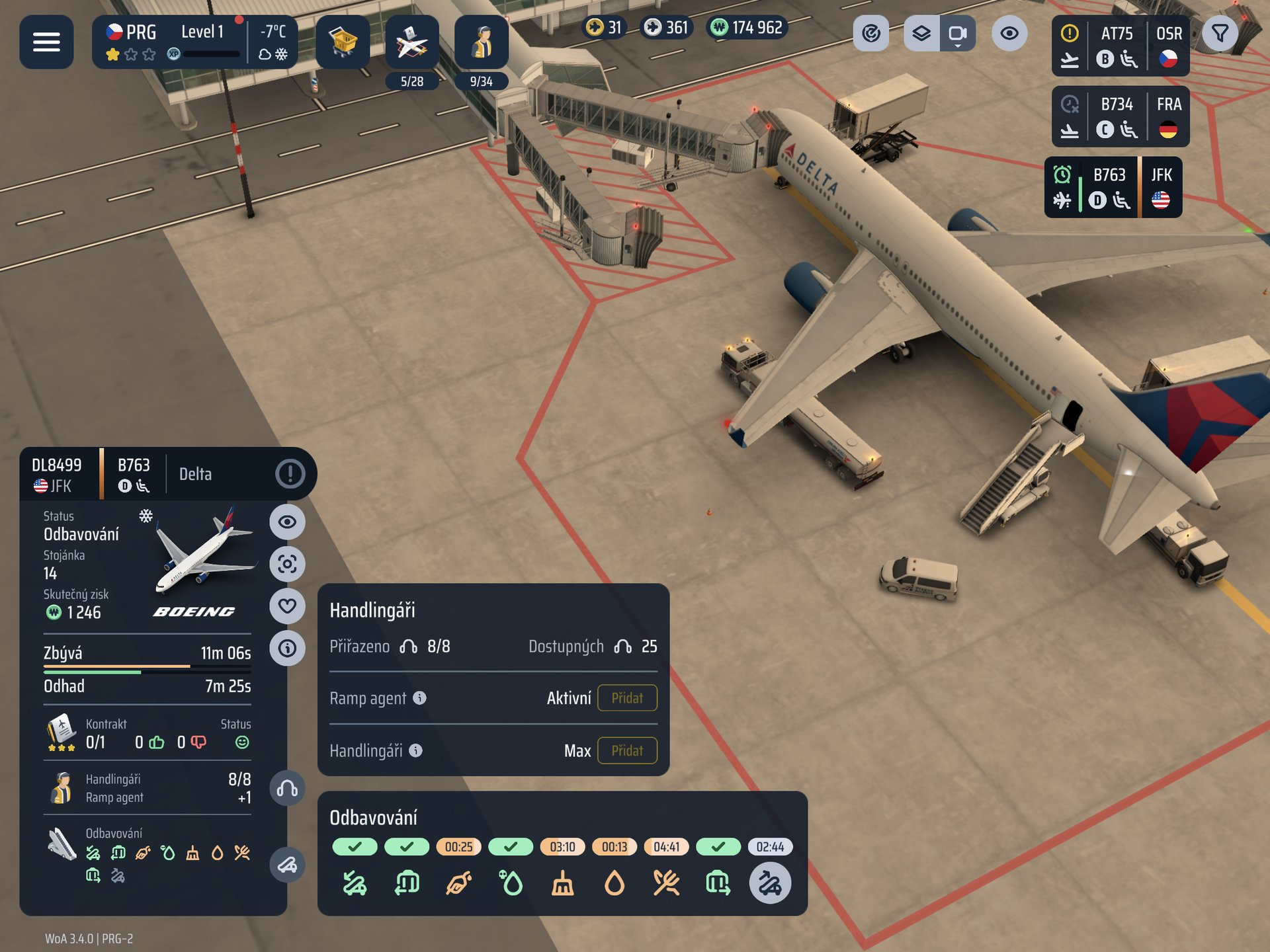Toggle the eye visibility button in top bar

[1009, 33]
